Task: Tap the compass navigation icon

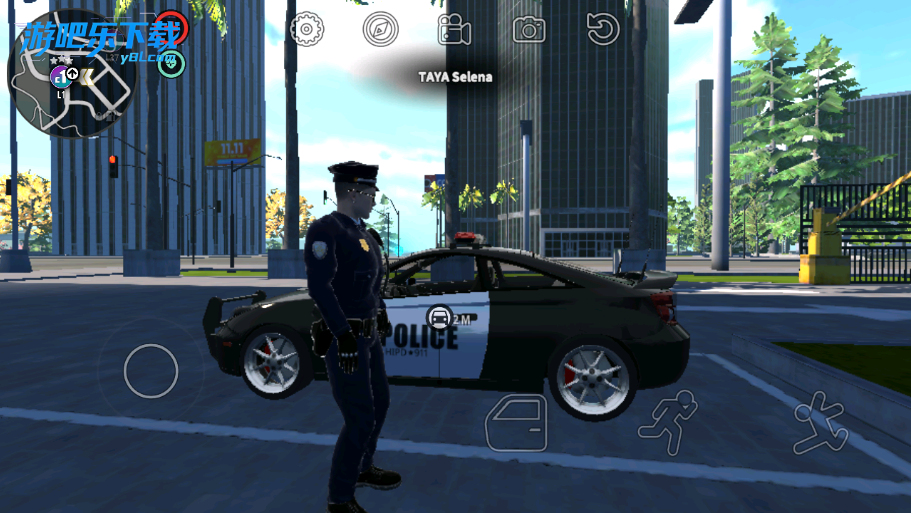Action: (x=380, y=30)
